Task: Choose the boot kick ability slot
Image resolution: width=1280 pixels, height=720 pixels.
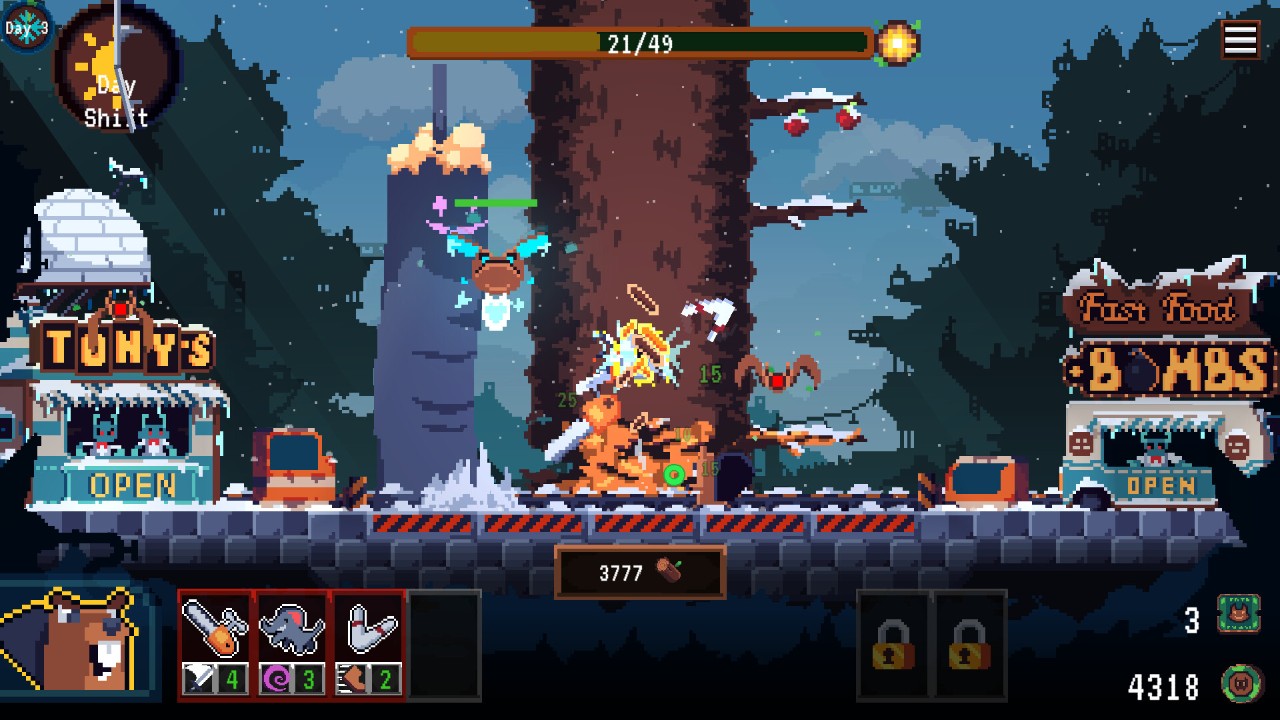Action: pos(368,643)
